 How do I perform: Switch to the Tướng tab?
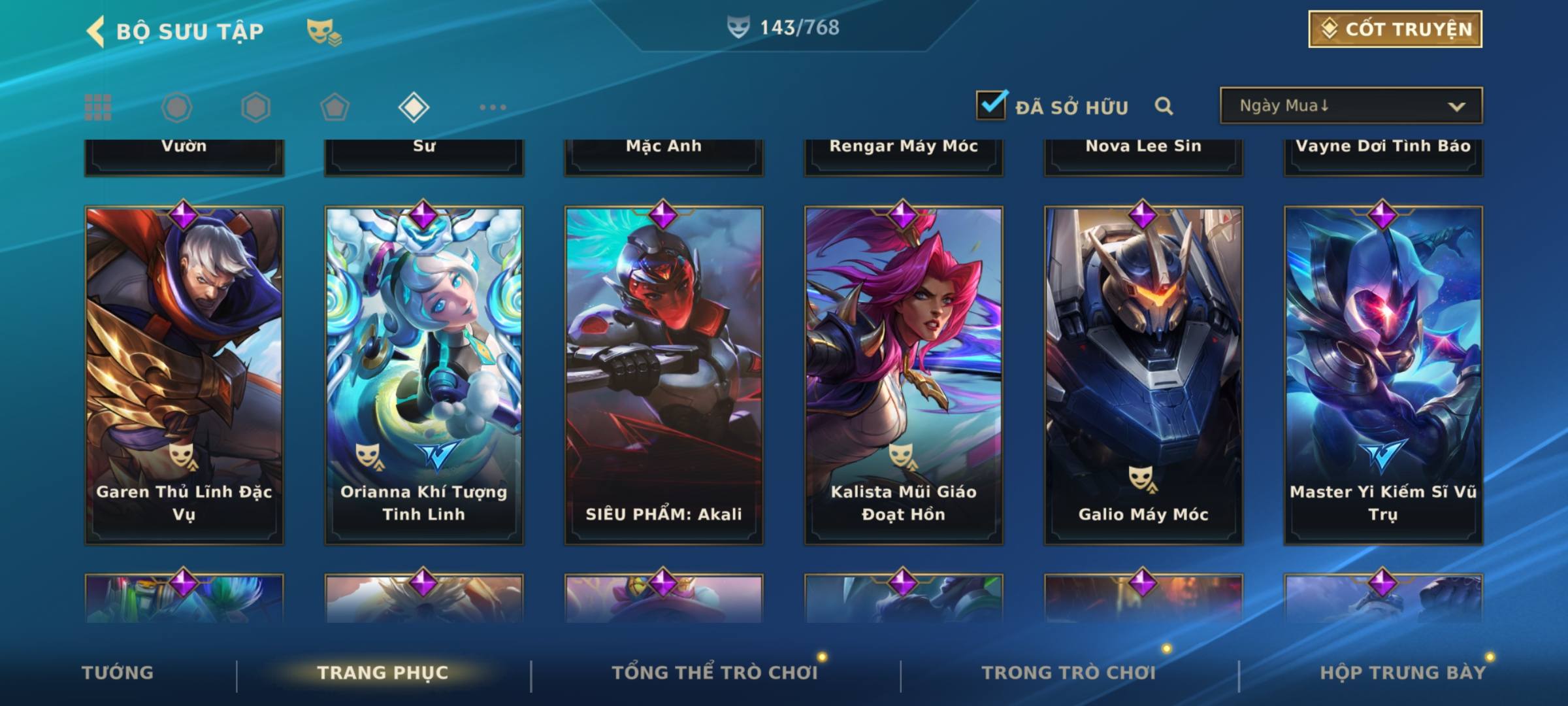click(118, 673)
